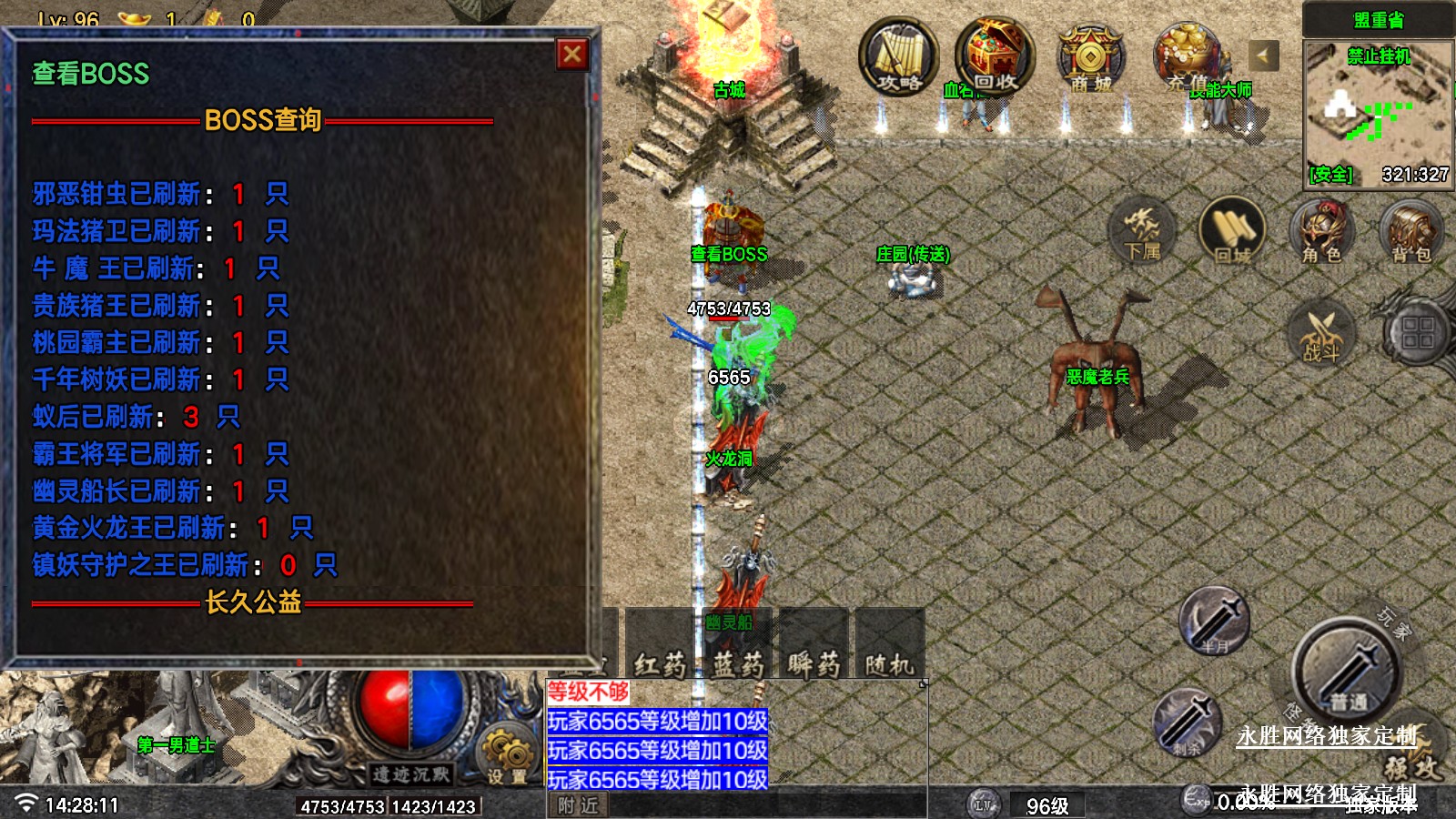Toggle the 战斗 combat mode
The height and width of the screenshot is (819, 1456).
(1321, 332)
